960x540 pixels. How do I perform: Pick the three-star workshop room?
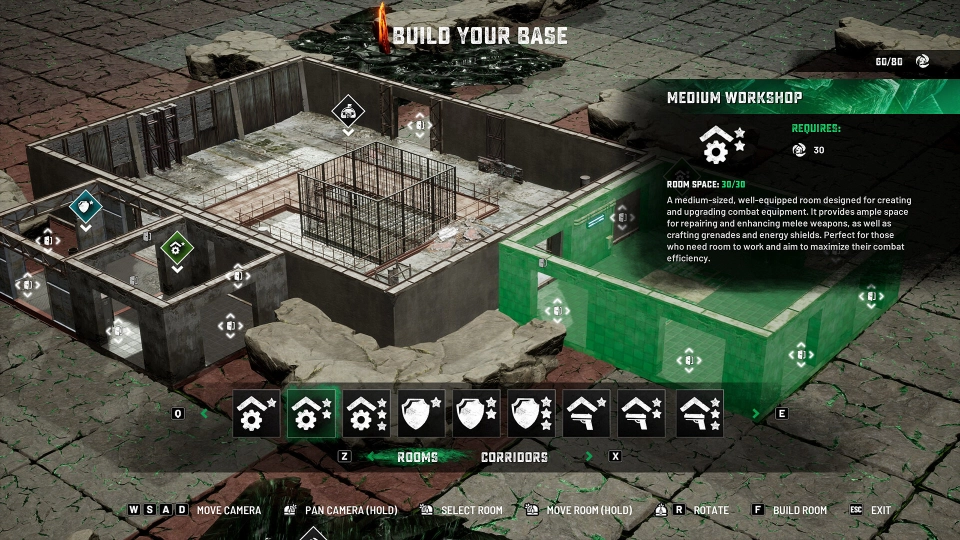coord(367,413)
